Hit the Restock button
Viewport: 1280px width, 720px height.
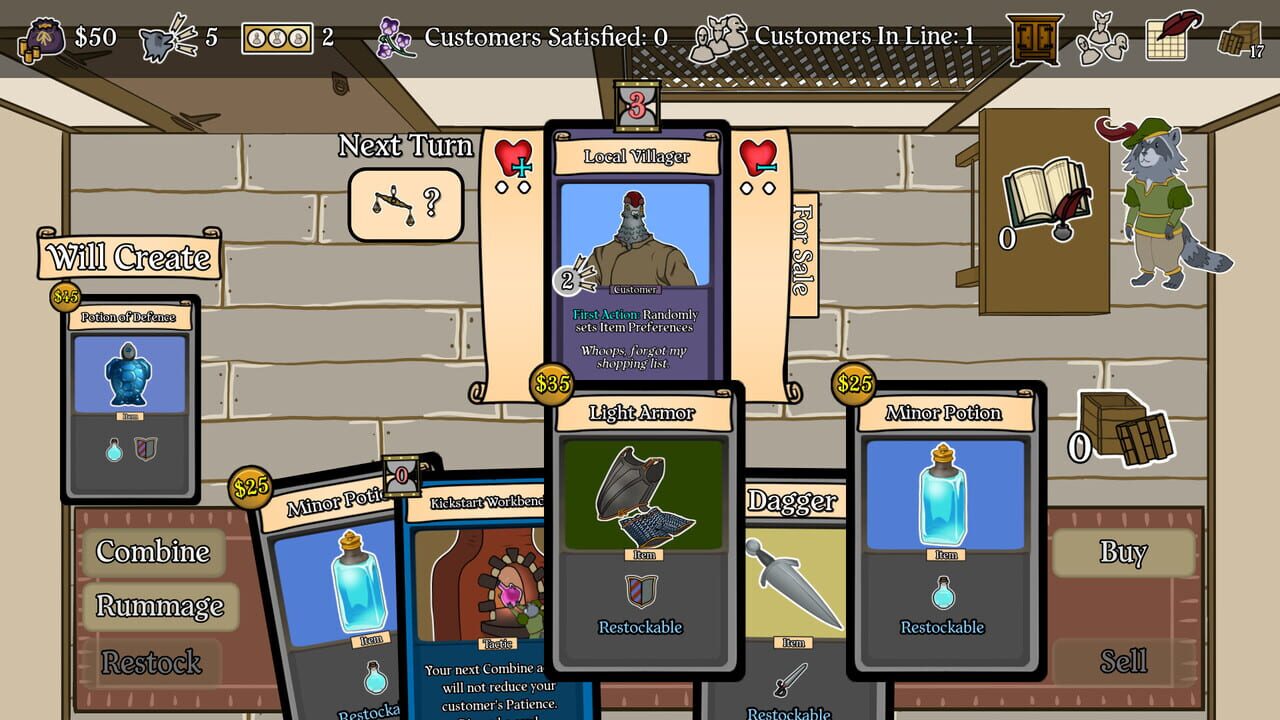[x=152, y=662]
